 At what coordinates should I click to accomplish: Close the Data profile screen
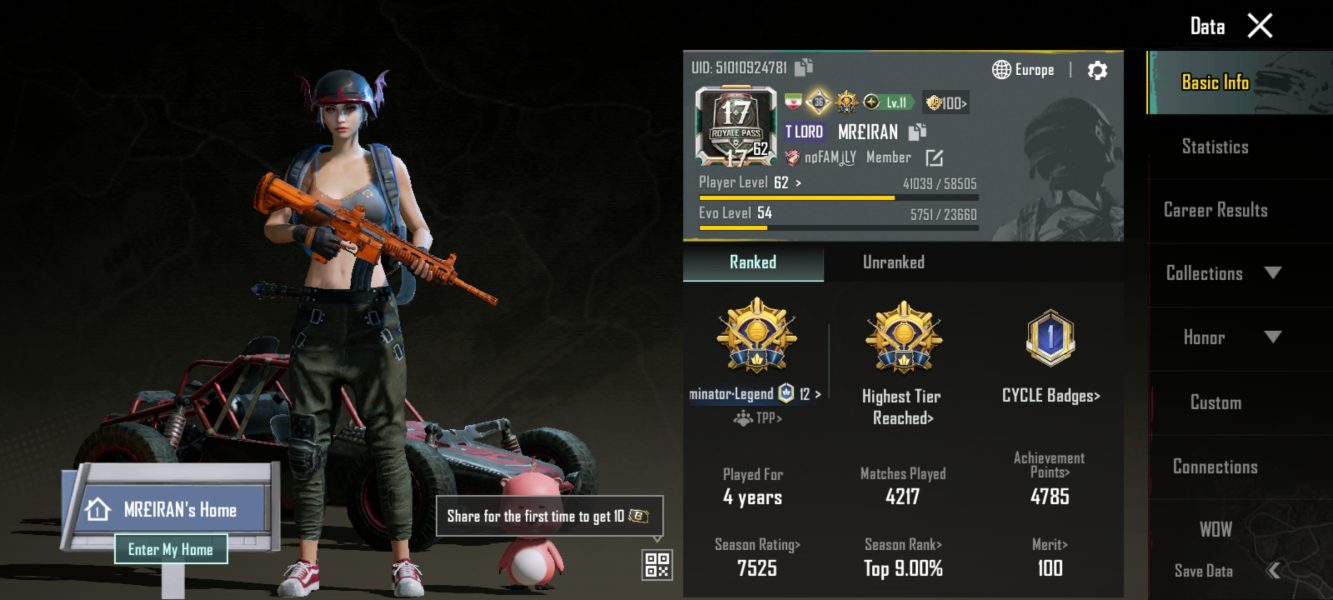(x=1260, y=26)
